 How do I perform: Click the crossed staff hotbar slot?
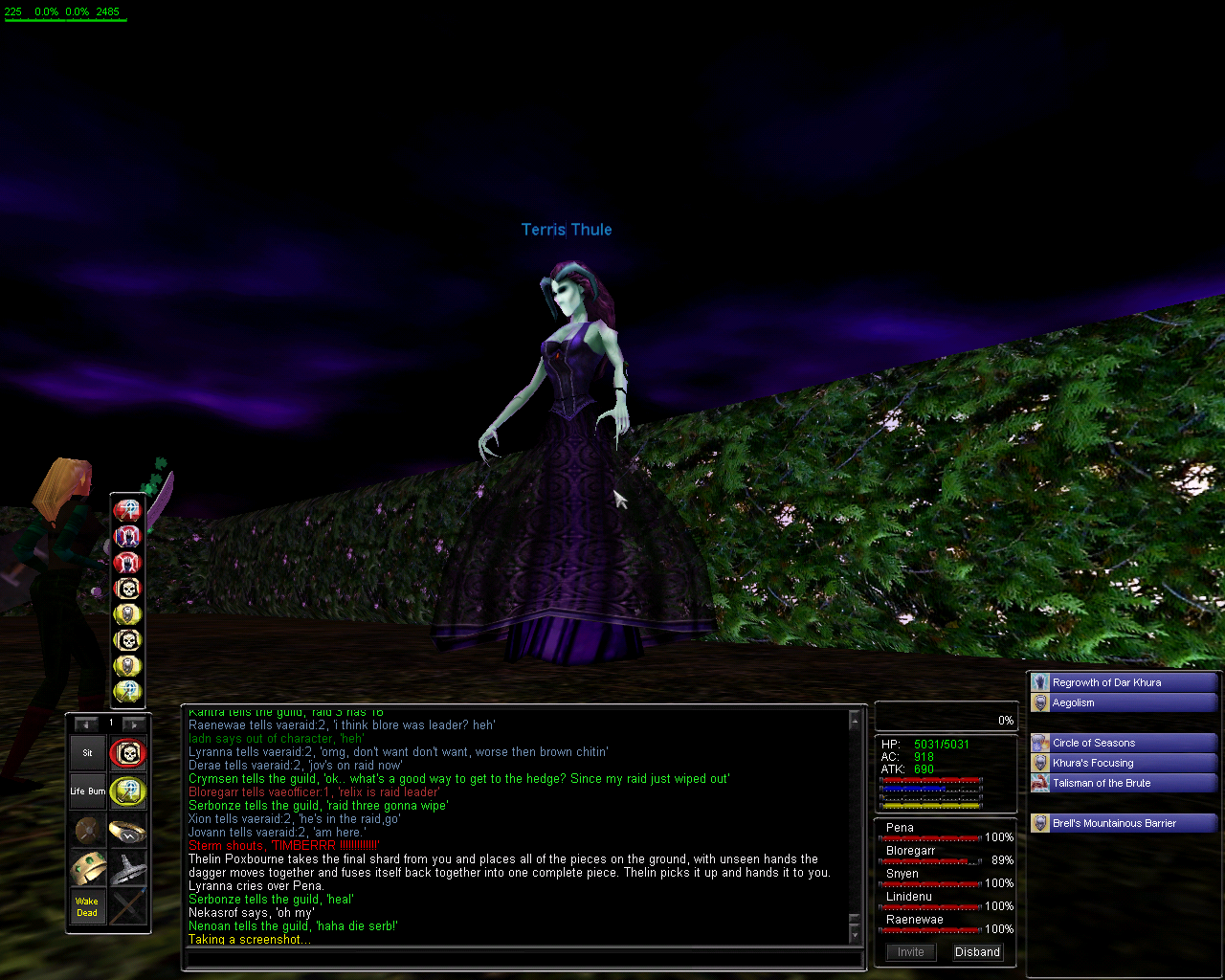click(x=127, y=907)
